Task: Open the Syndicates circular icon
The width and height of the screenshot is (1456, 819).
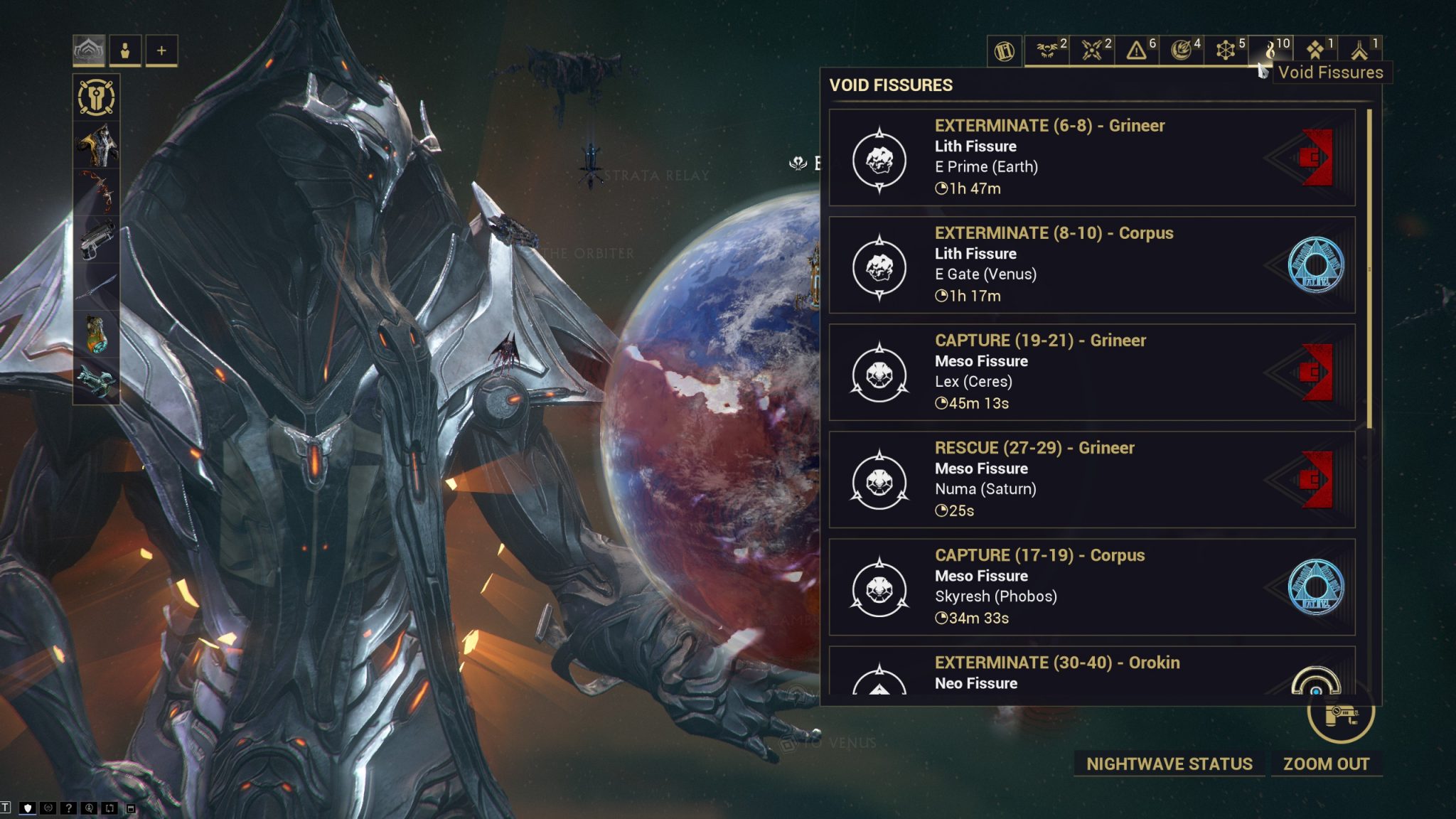Action: pos(1182,50)
